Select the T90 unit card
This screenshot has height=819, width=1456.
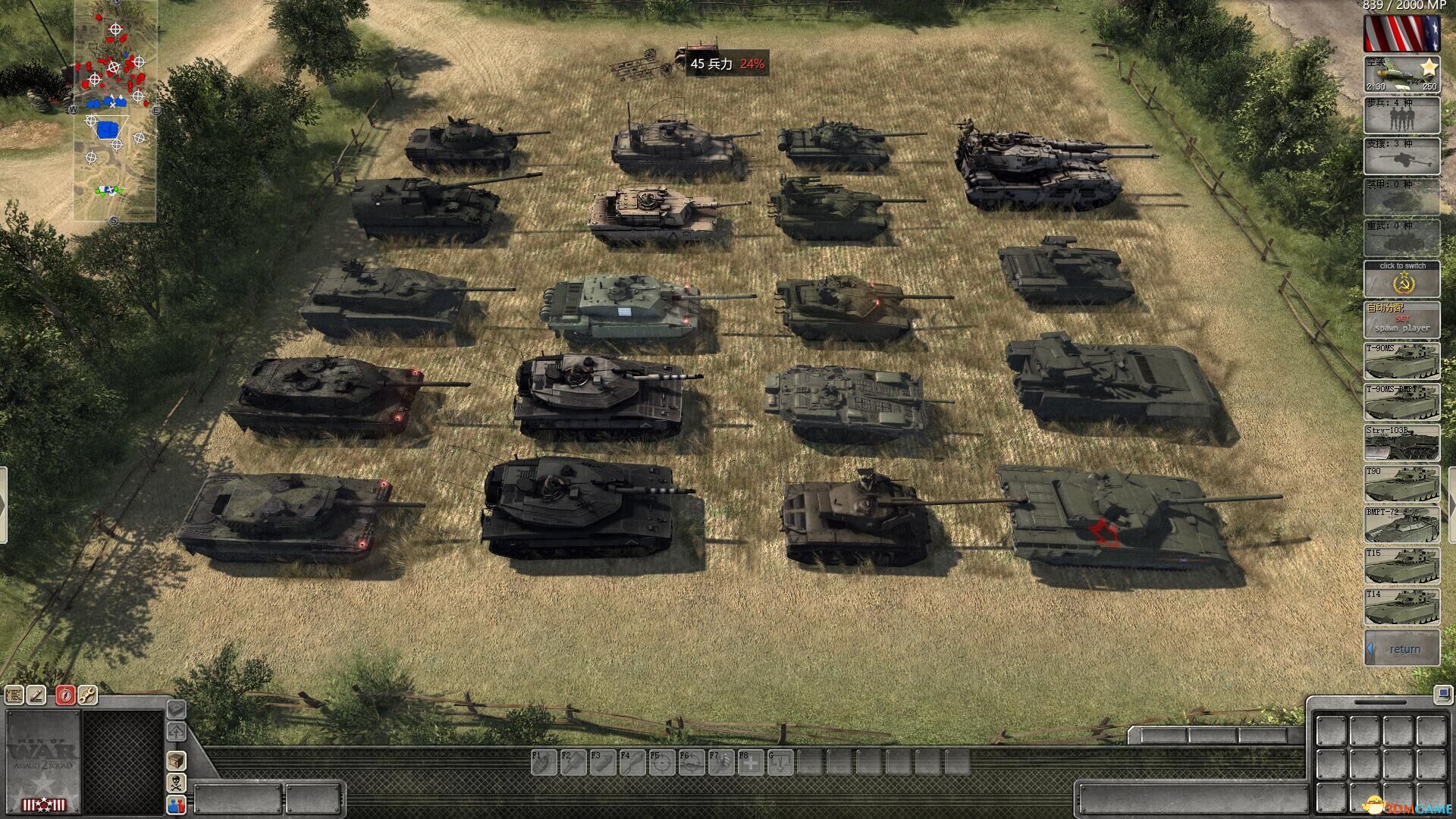click(x=1401, y=484)
